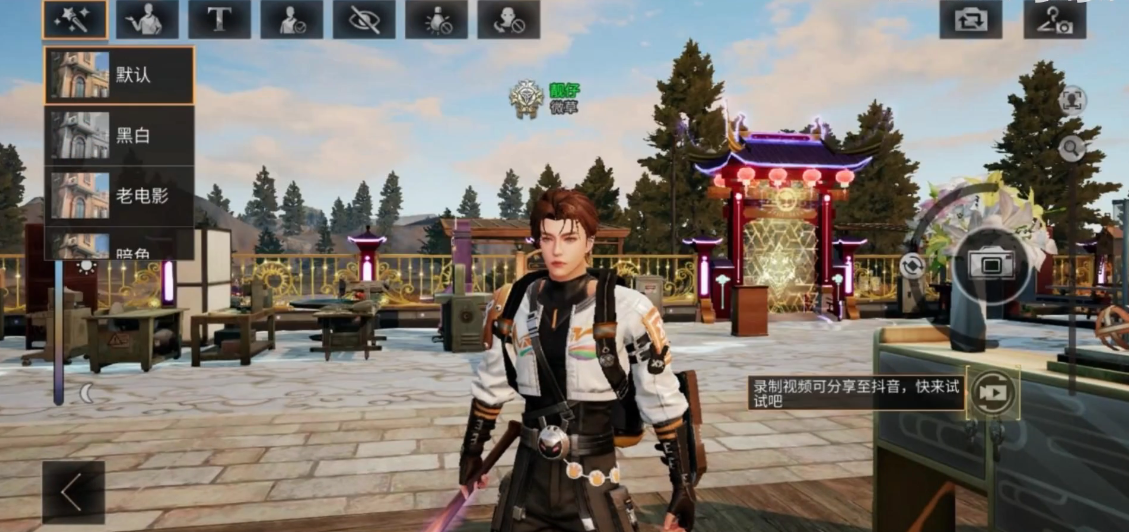Go back with the left arrow button
The height and width of the screenshot is (532, 1129).
click(x=73, y=492)
